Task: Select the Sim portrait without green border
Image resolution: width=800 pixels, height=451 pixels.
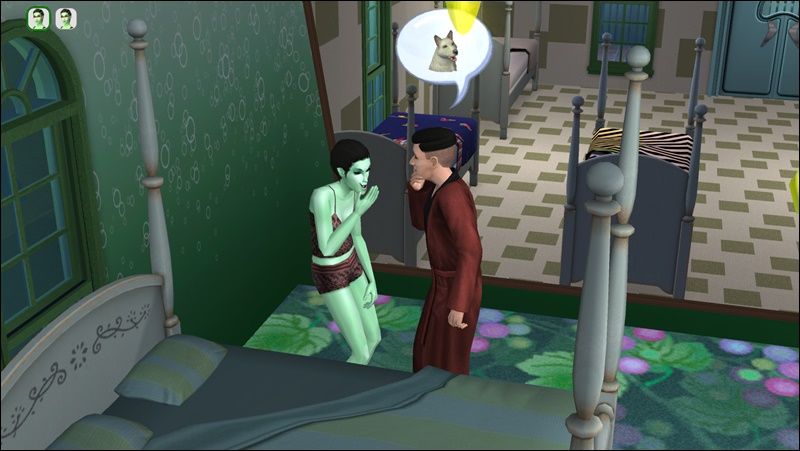Action: [65, 18]
